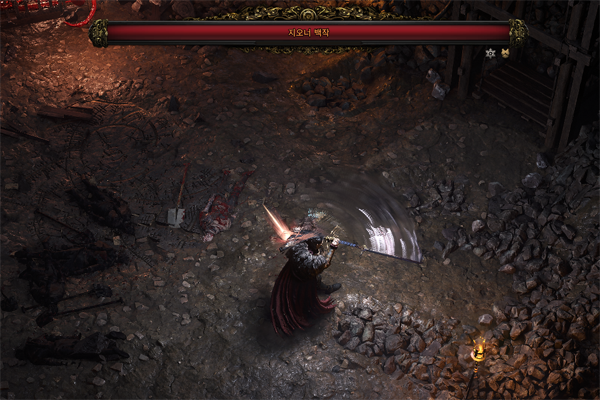Click the silver star boss modifier icon
This screenshot has height=400, width=600.
[490, 53]
